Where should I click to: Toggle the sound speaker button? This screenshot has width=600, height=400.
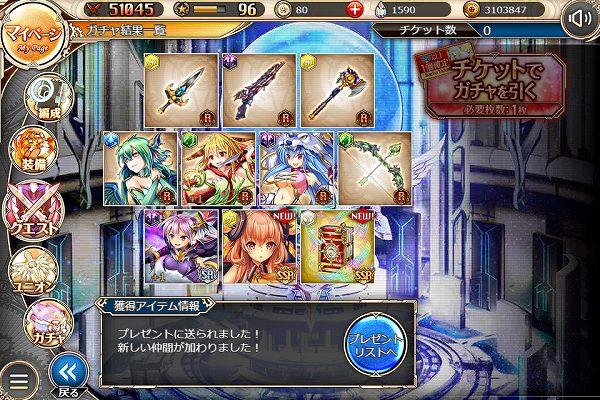pyautogui.click(x=579, y=19)
